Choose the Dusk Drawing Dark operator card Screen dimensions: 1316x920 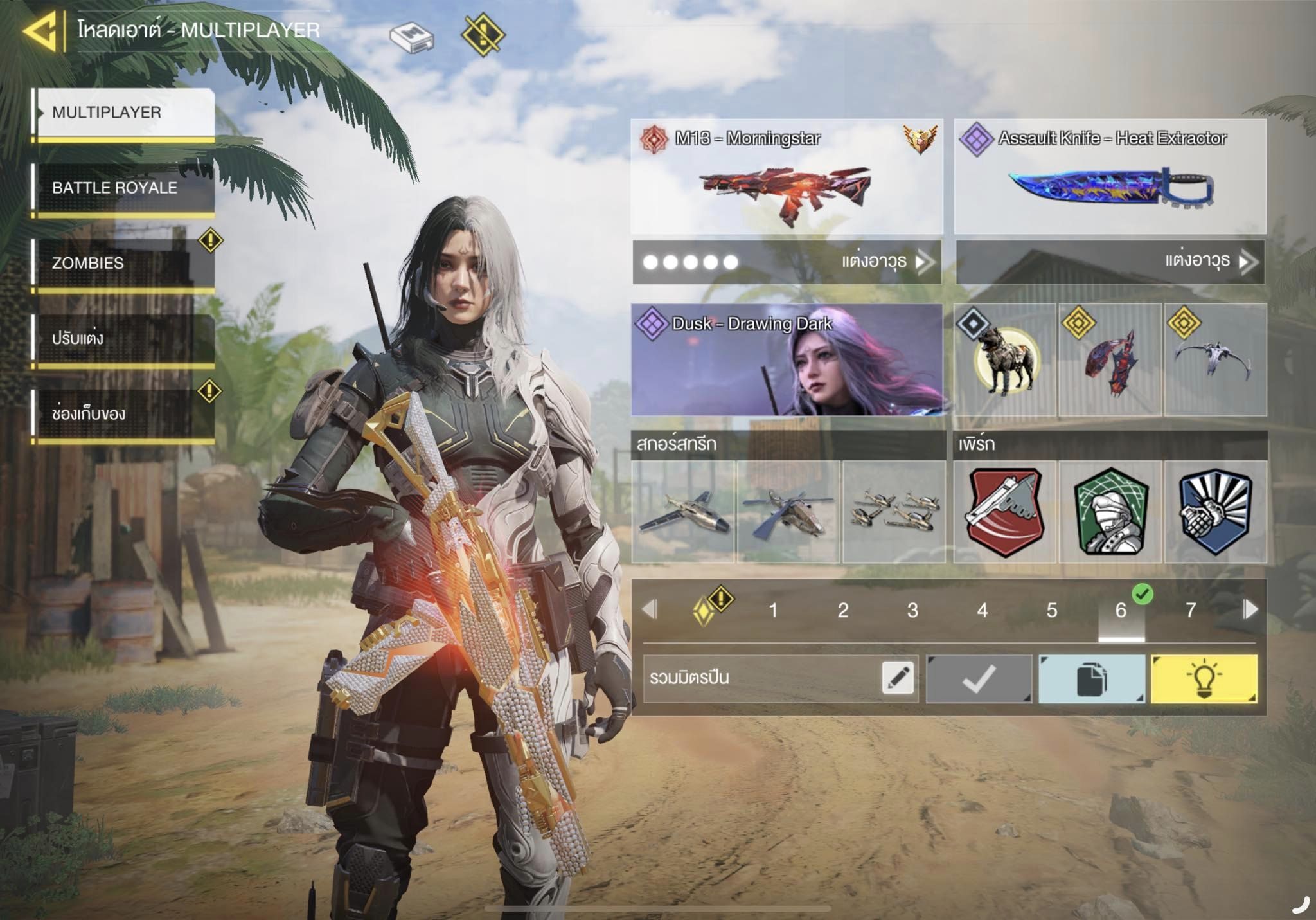coord(787,360)
